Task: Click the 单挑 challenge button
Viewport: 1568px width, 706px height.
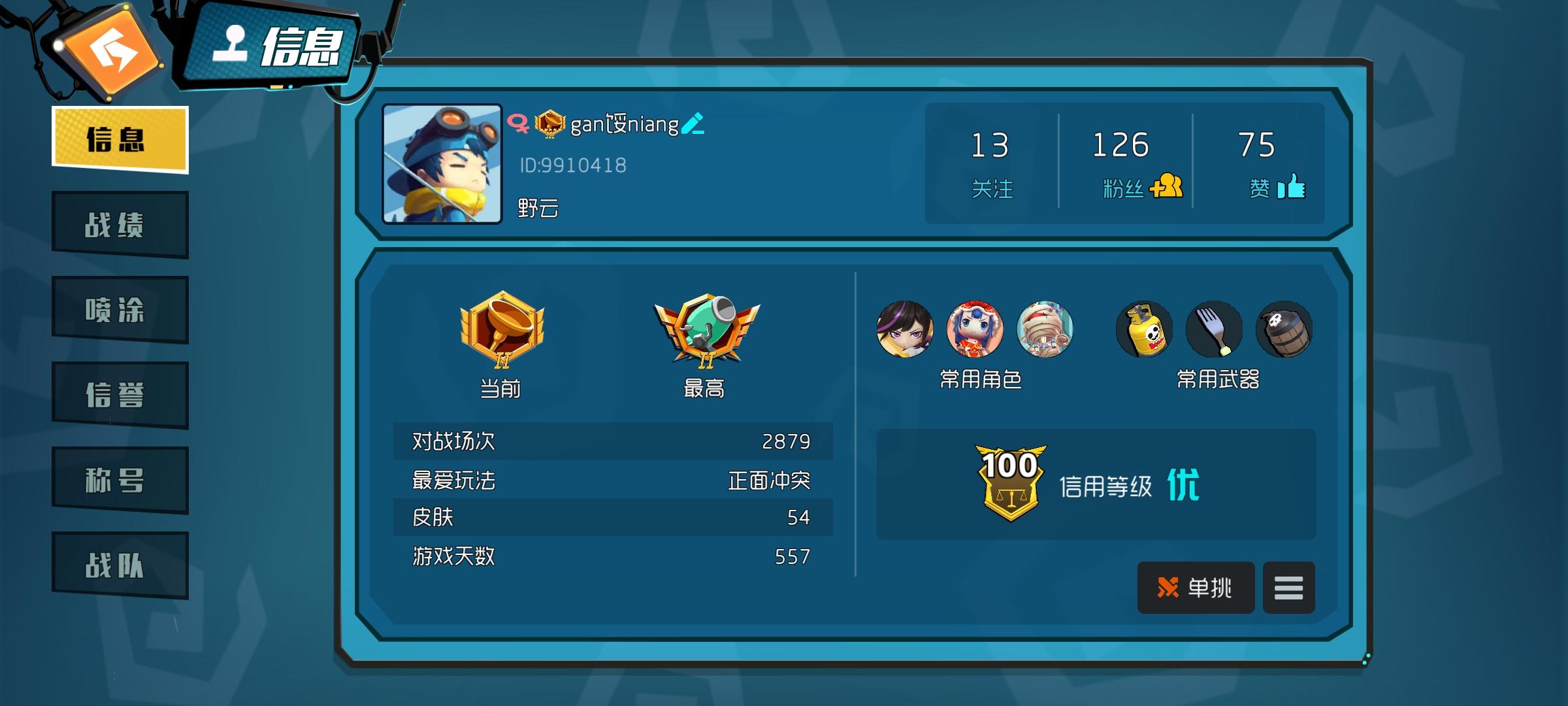Action: point(1196,587)
